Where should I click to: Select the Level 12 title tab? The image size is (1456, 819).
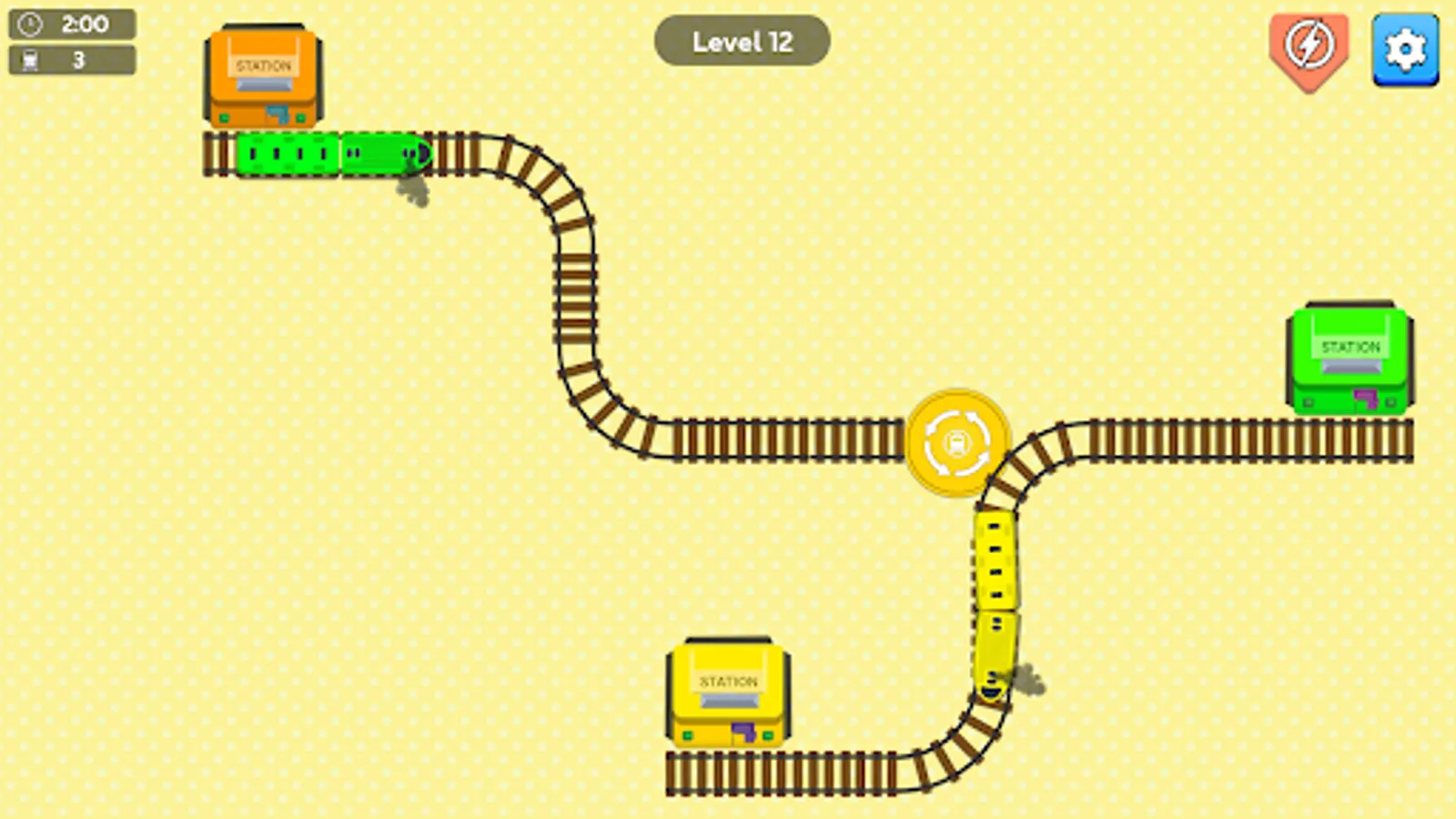coord(742,40)
